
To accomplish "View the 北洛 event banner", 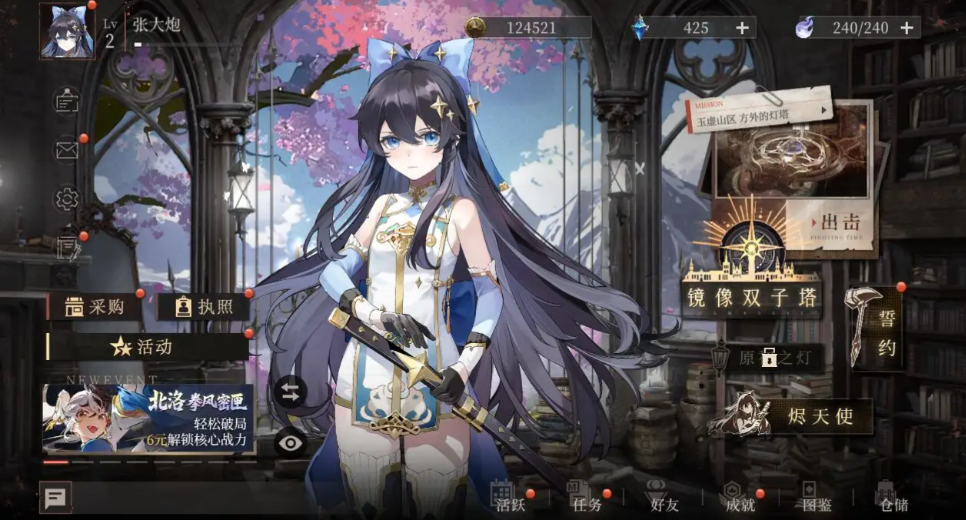I will [x=147, y=418].
